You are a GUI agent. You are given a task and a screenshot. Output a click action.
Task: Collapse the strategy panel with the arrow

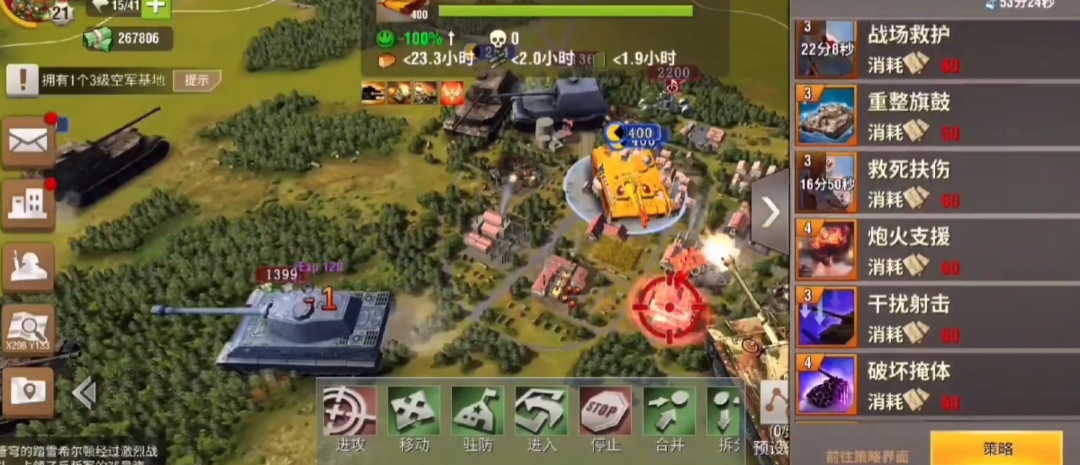tap(770, 212)
